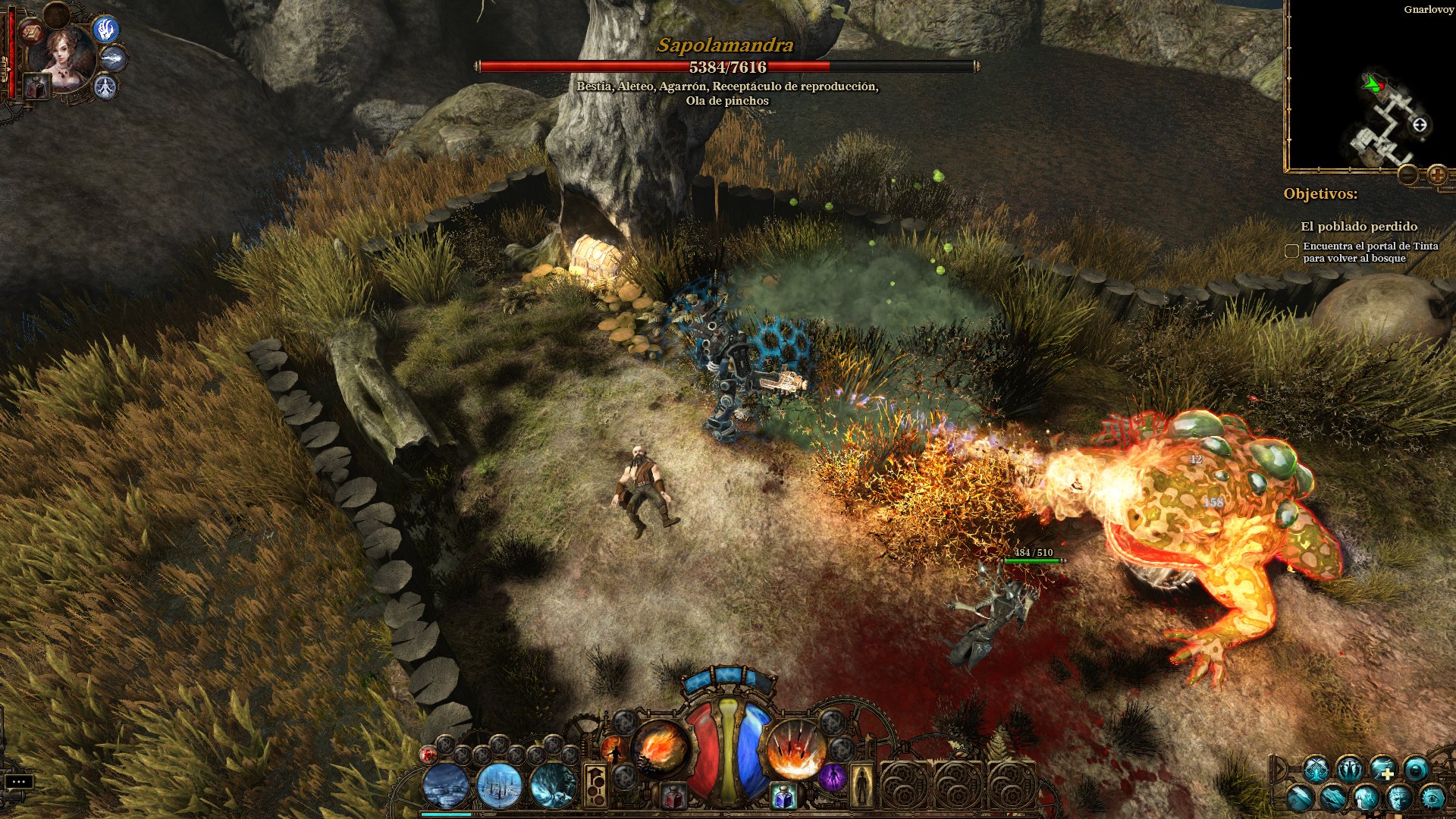Click the eye aura icon in the bottom-right cluster
Image resolution: width=1456 pixels, height=819 pixels.
coord(1435,798)
